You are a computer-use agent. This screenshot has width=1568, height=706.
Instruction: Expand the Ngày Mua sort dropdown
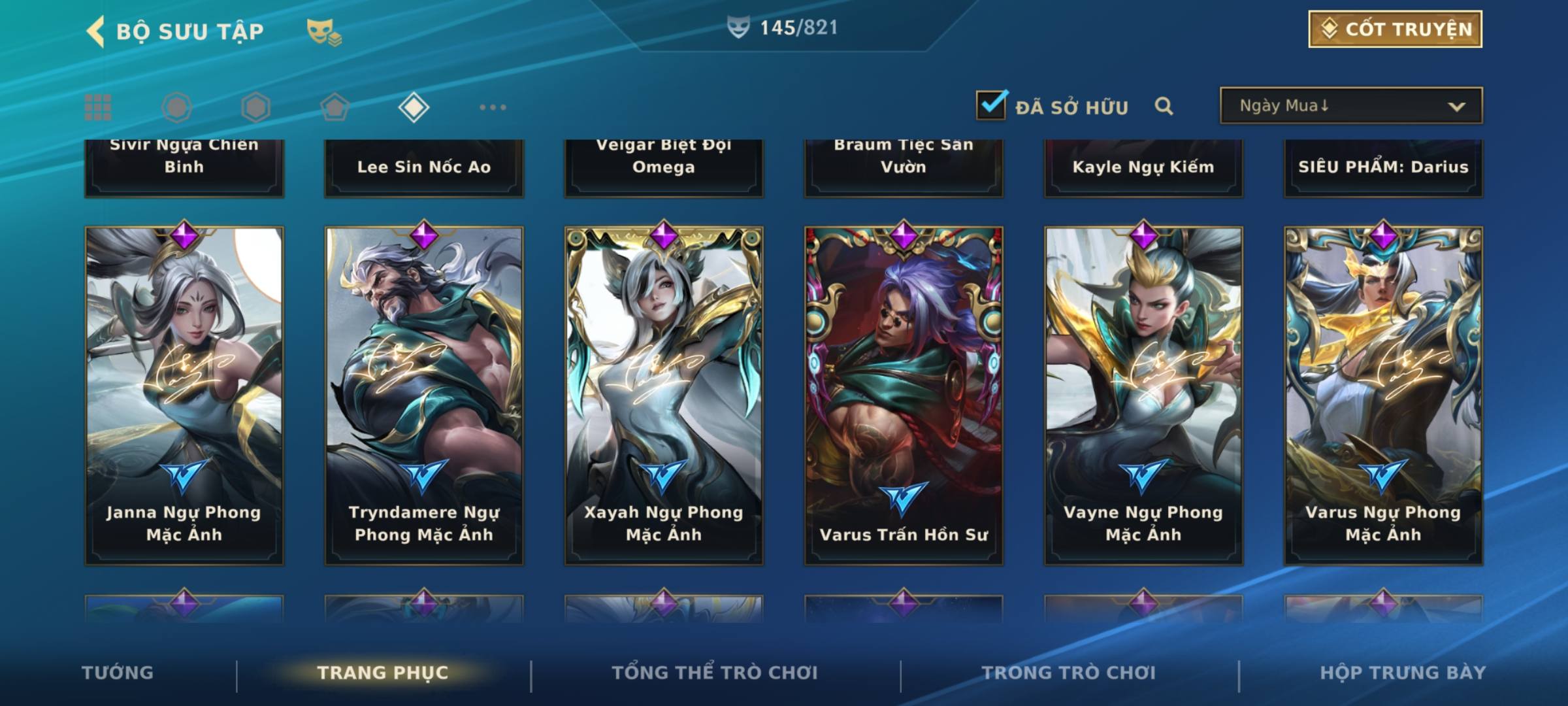(x=1350, y=106)
